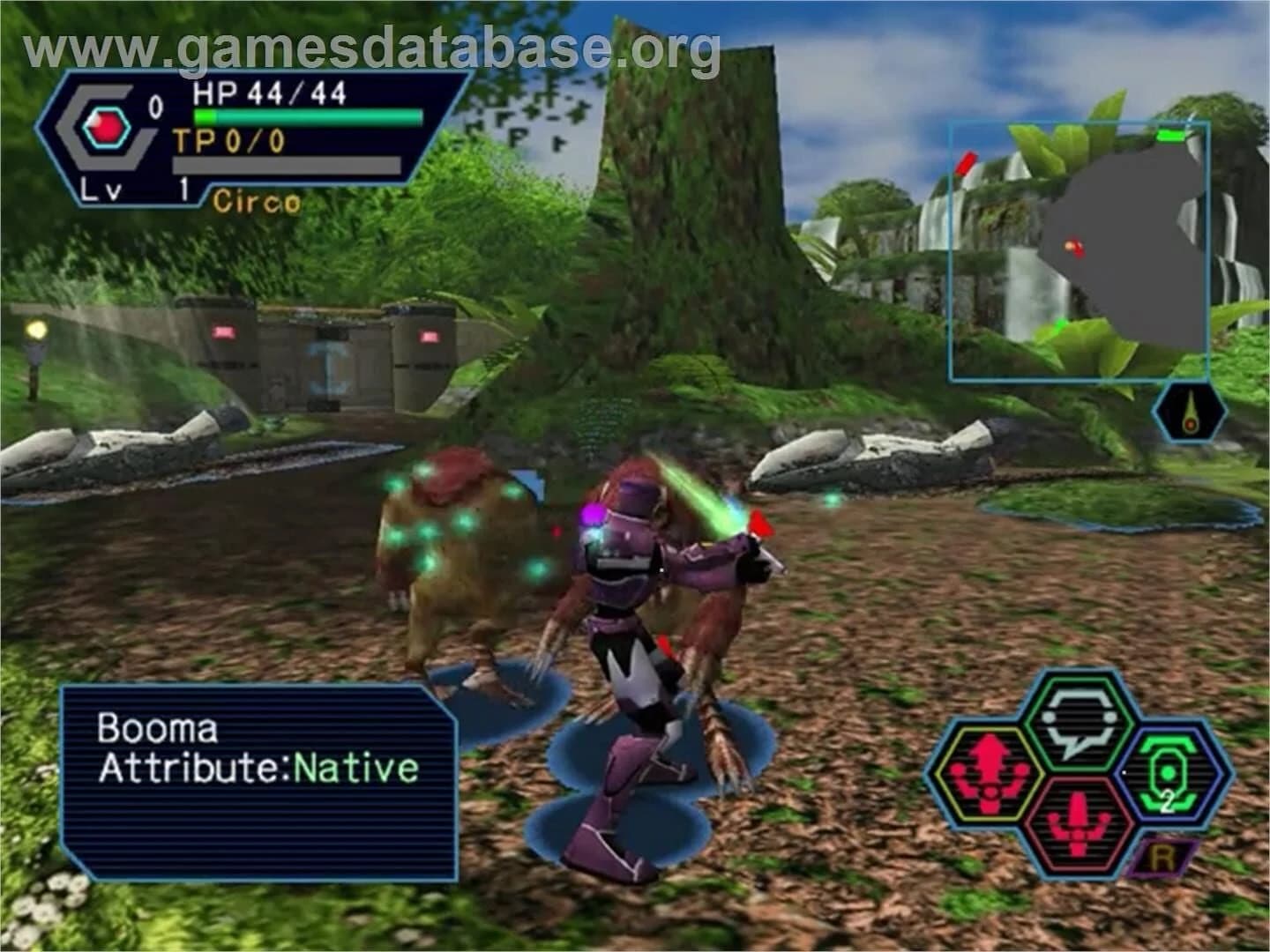
Task: Expand the minimap panel
Action: pyautogui.click(x=1076, y=251)
